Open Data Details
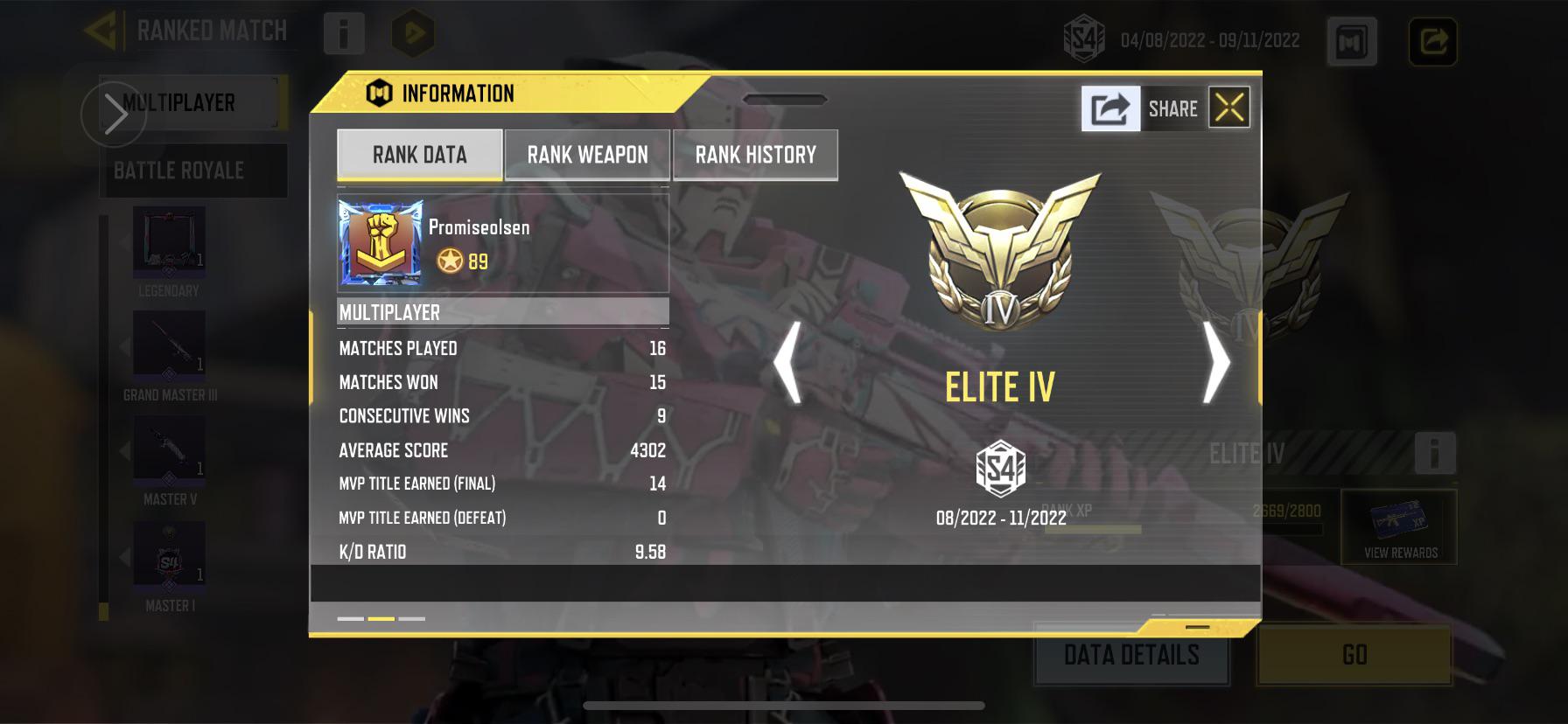 click(1130, 654)
